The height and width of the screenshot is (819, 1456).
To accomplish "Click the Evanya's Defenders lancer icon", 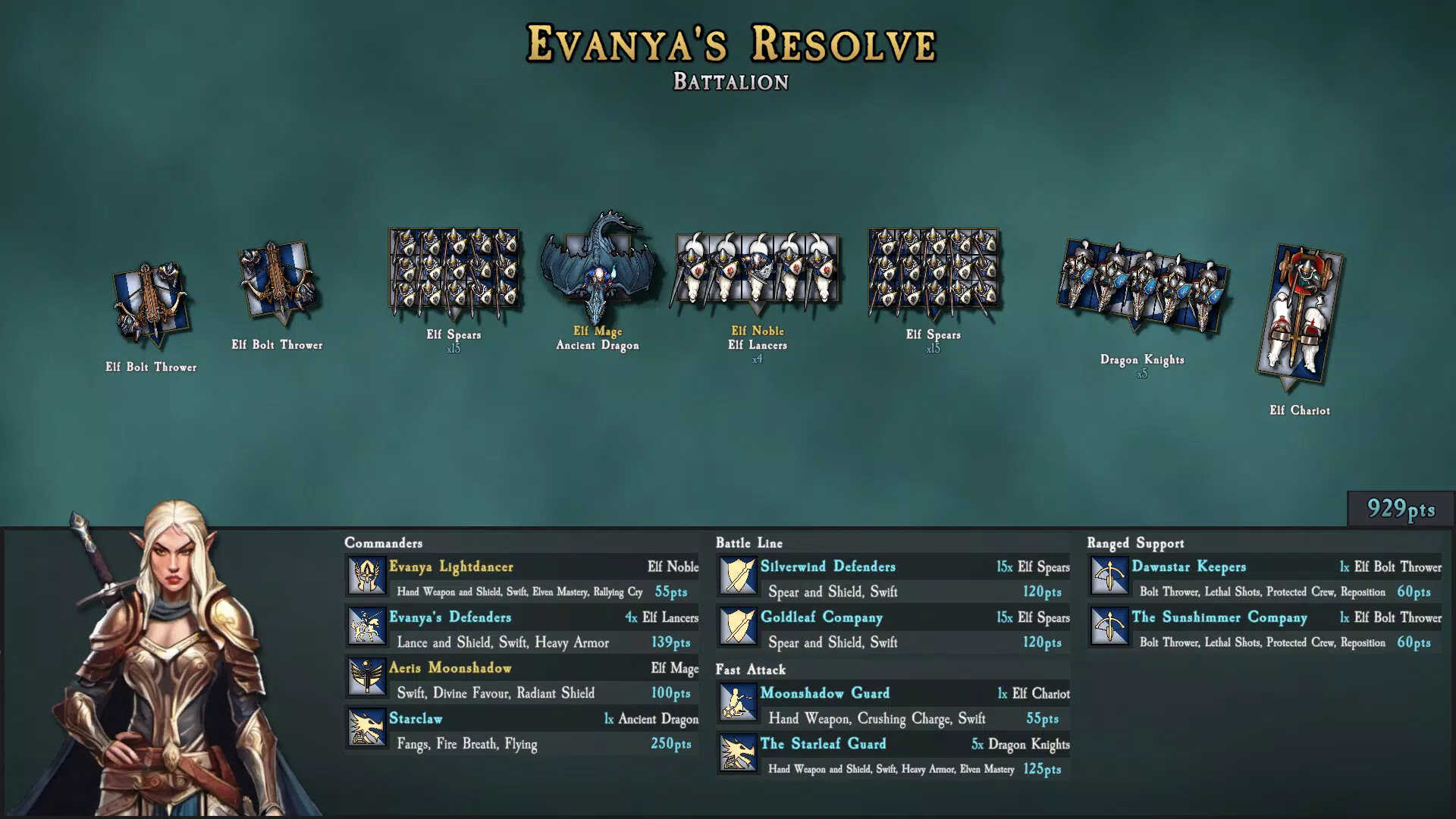I will click(x=366, y=626).
